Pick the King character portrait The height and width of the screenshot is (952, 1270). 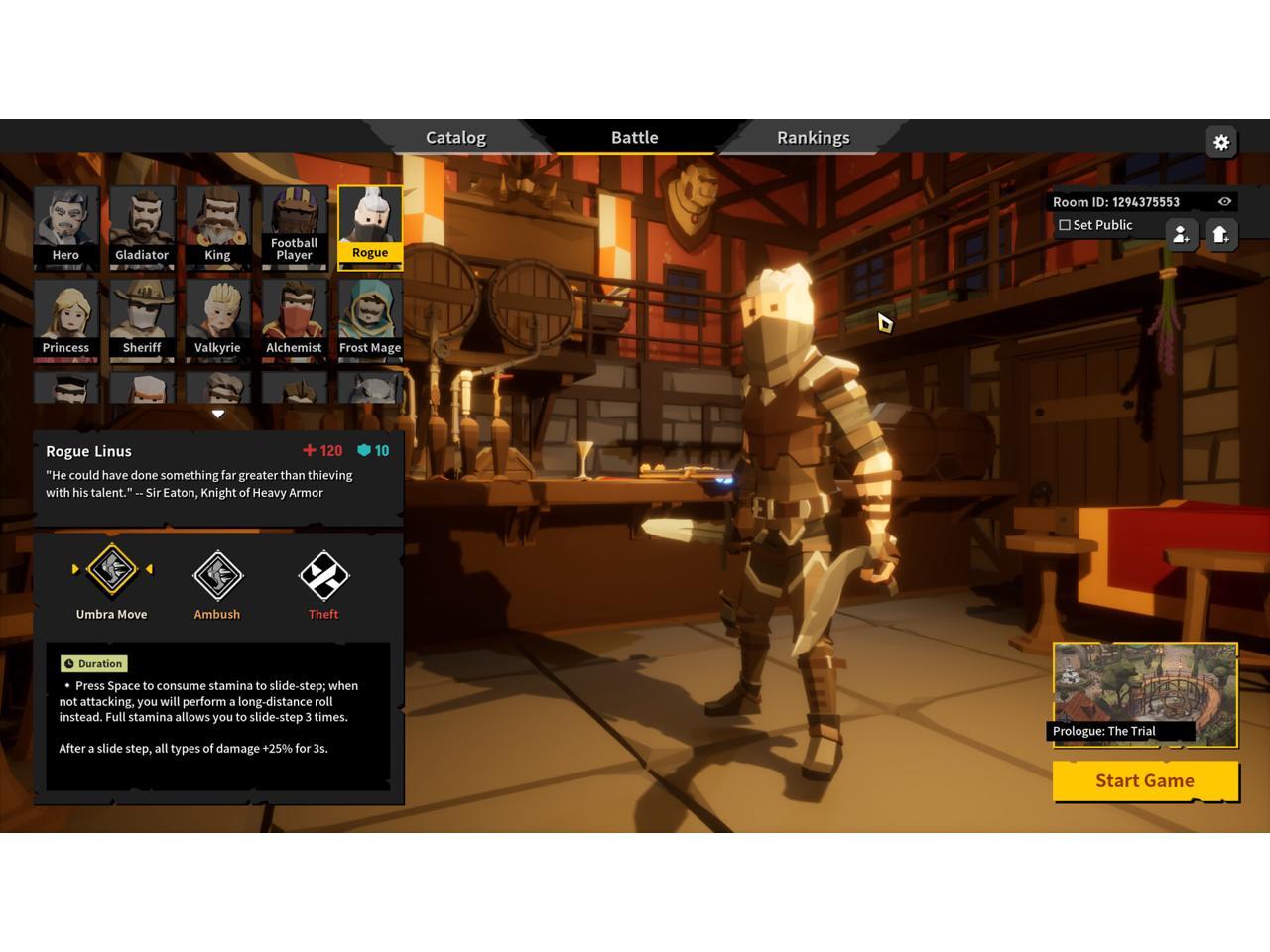(x=217, y=226)
